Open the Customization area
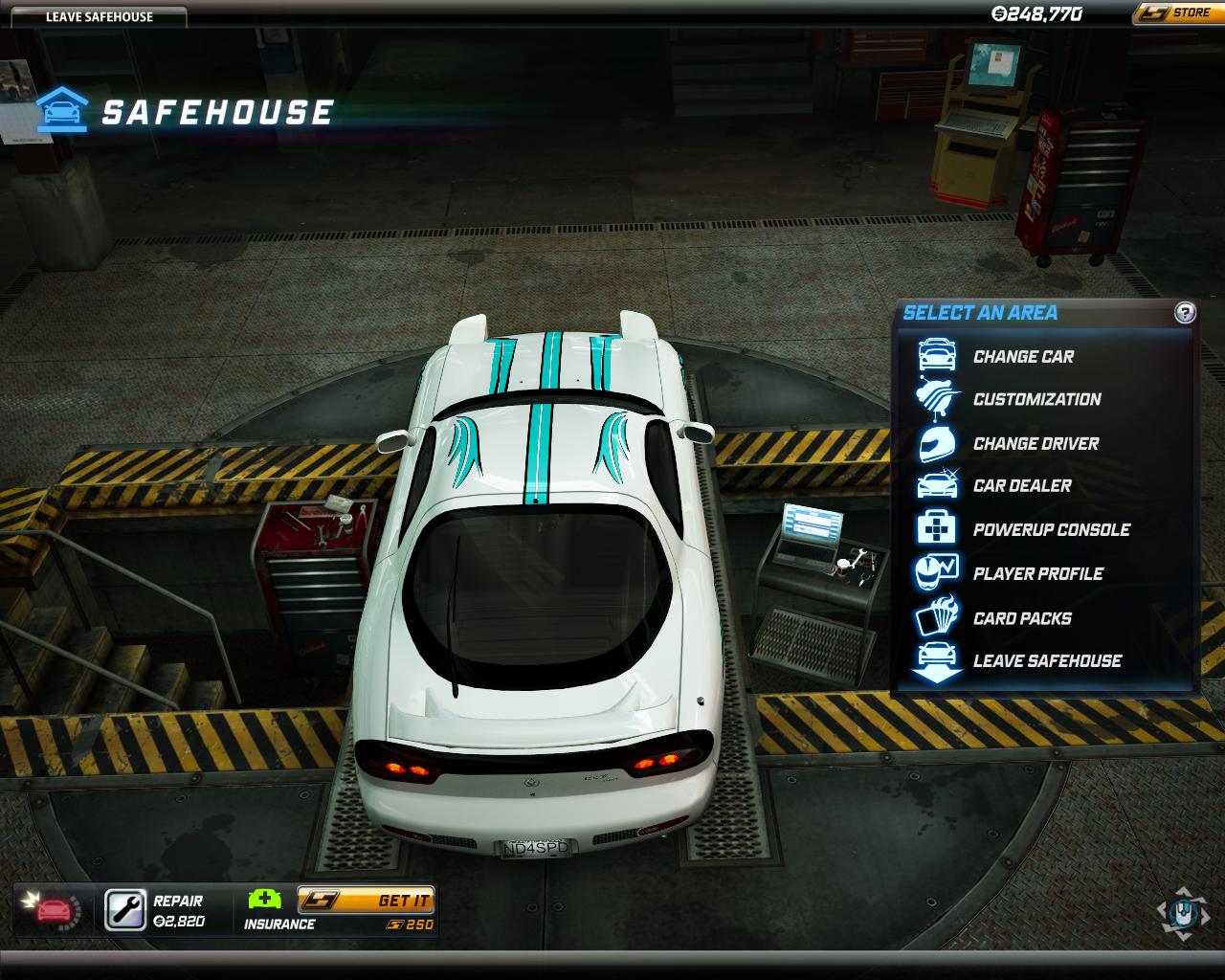 pyautogui.click(x=1036, y=400)
